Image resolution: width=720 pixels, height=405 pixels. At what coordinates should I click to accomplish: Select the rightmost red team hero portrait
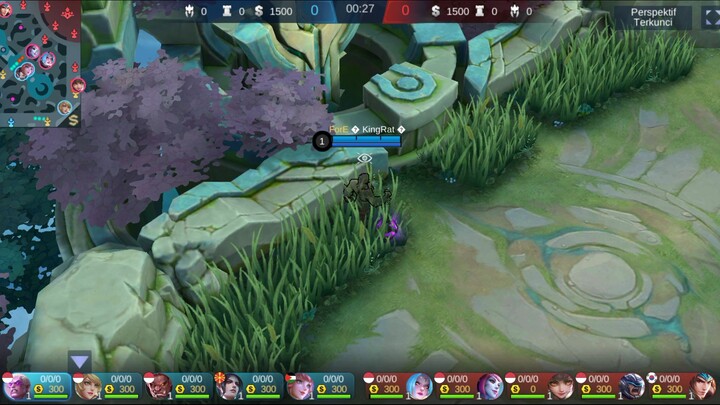click(703, 386)
